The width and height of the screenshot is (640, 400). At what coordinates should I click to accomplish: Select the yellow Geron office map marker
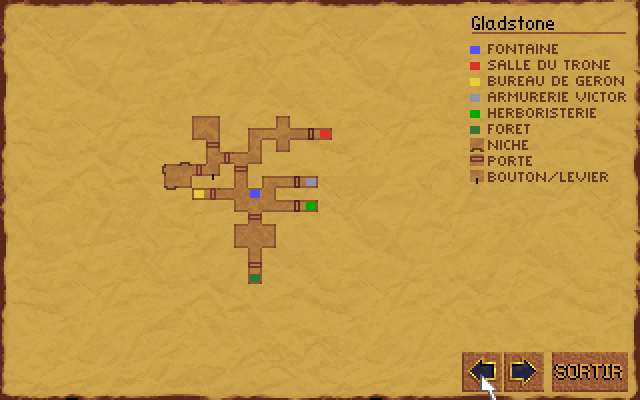coord(199,194)
